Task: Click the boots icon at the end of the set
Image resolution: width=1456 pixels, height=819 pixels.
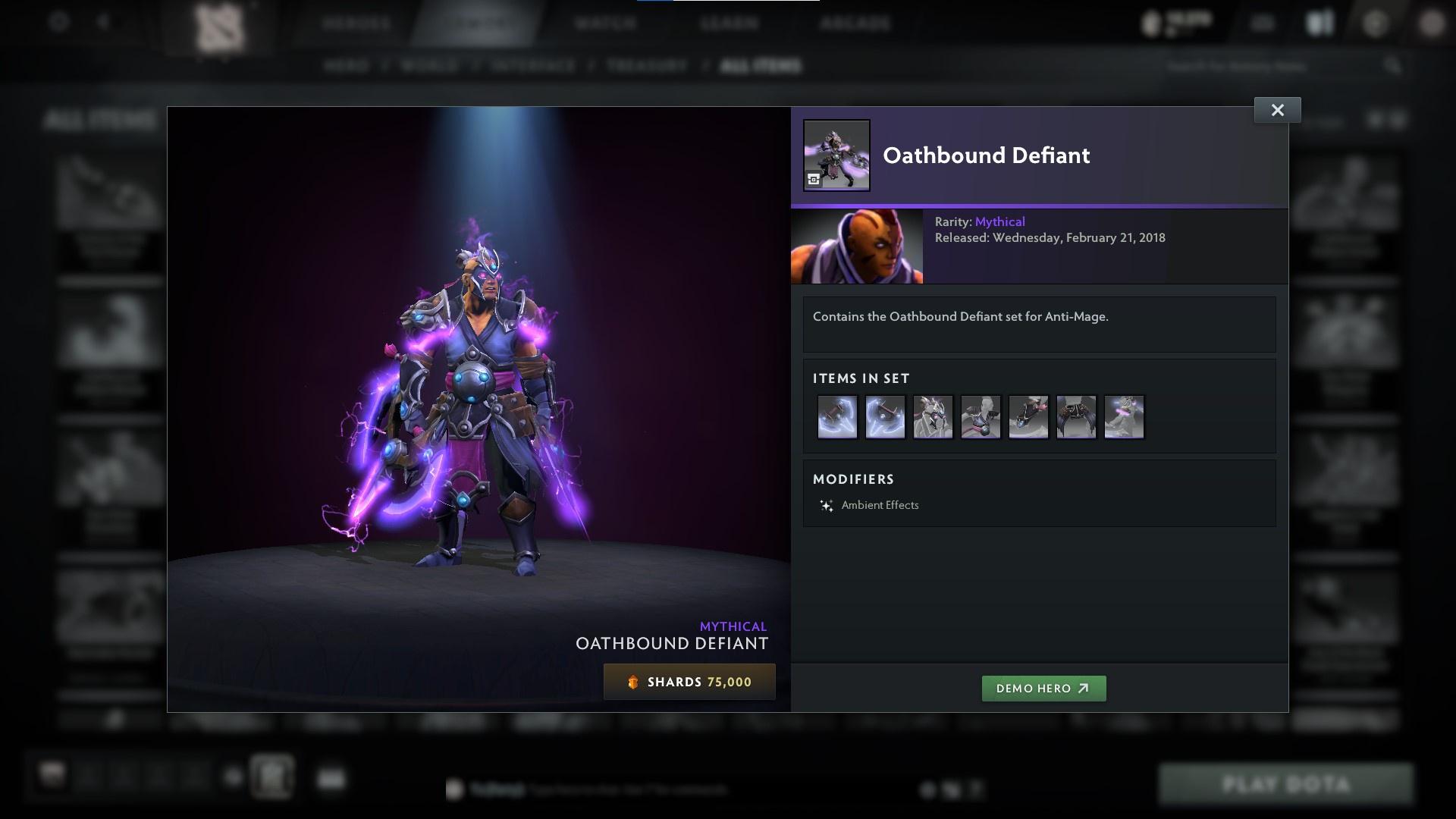Action: click(1125, 416)
